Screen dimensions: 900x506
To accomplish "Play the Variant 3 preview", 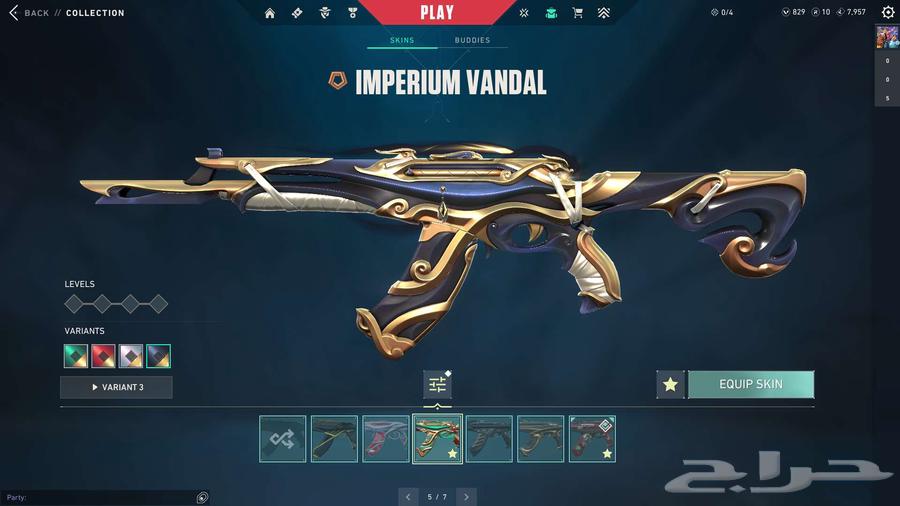I will 116,387.
